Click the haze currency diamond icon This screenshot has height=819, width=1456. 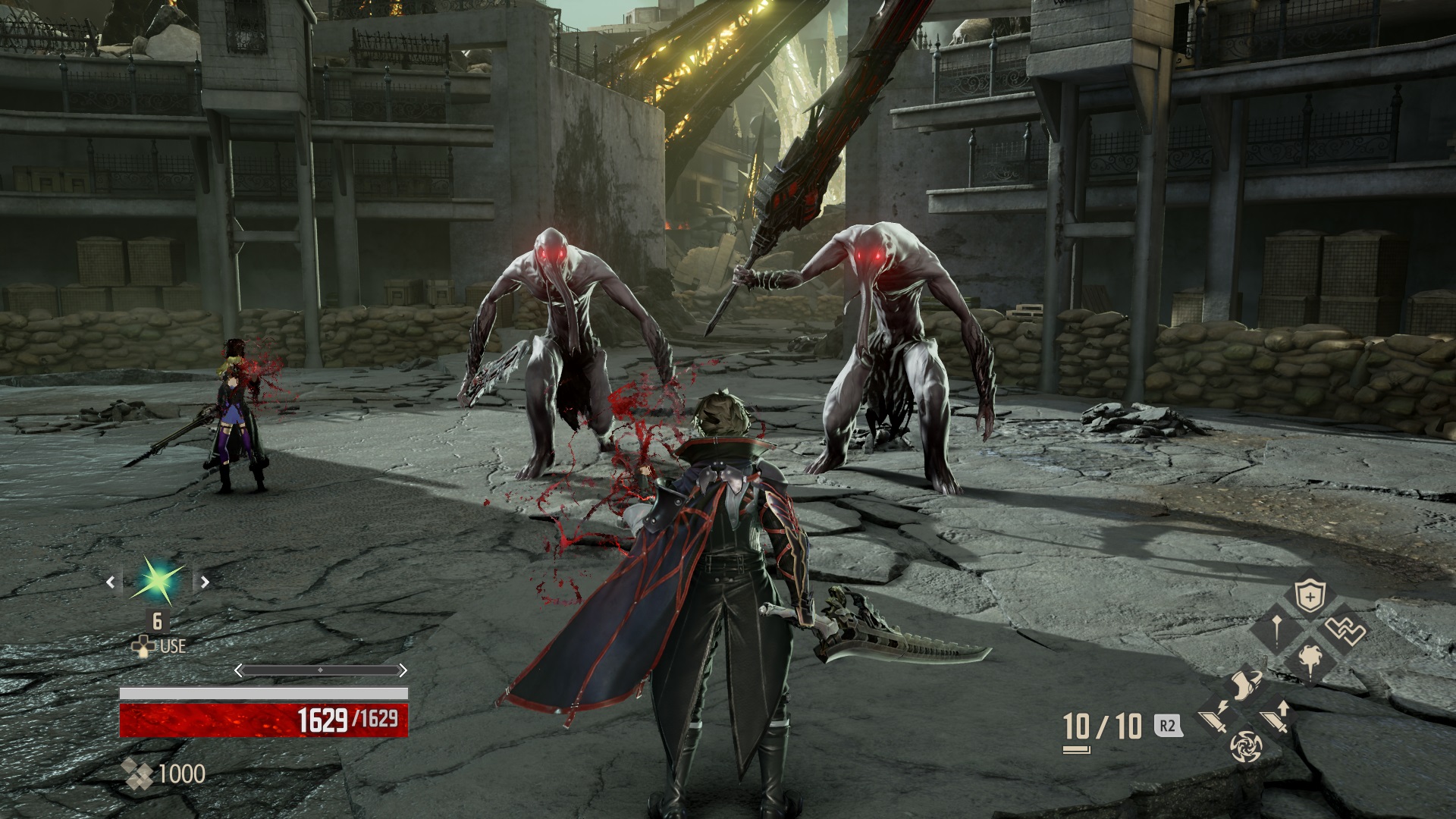(138, 773)
